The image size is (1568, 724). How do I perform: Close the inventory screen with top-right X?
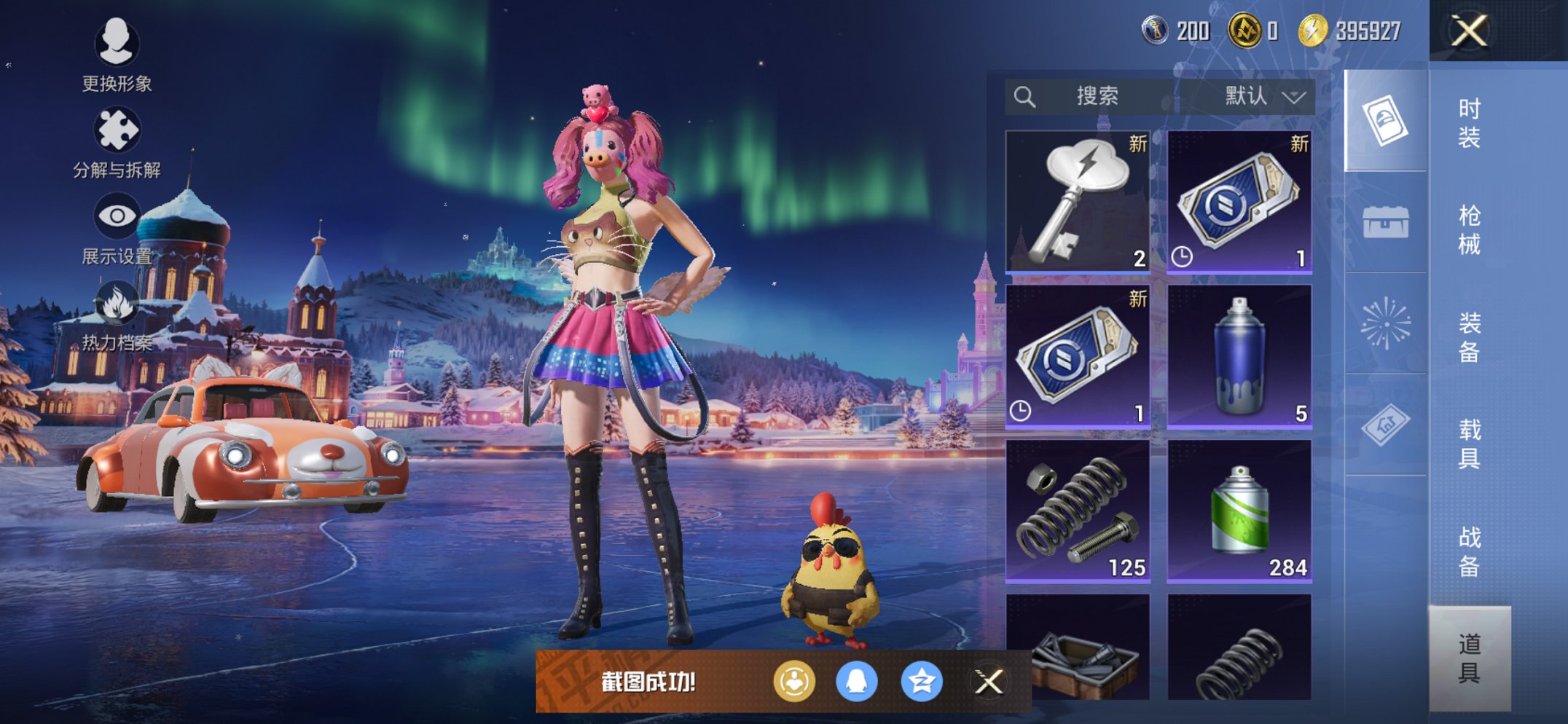(1468, 31)
